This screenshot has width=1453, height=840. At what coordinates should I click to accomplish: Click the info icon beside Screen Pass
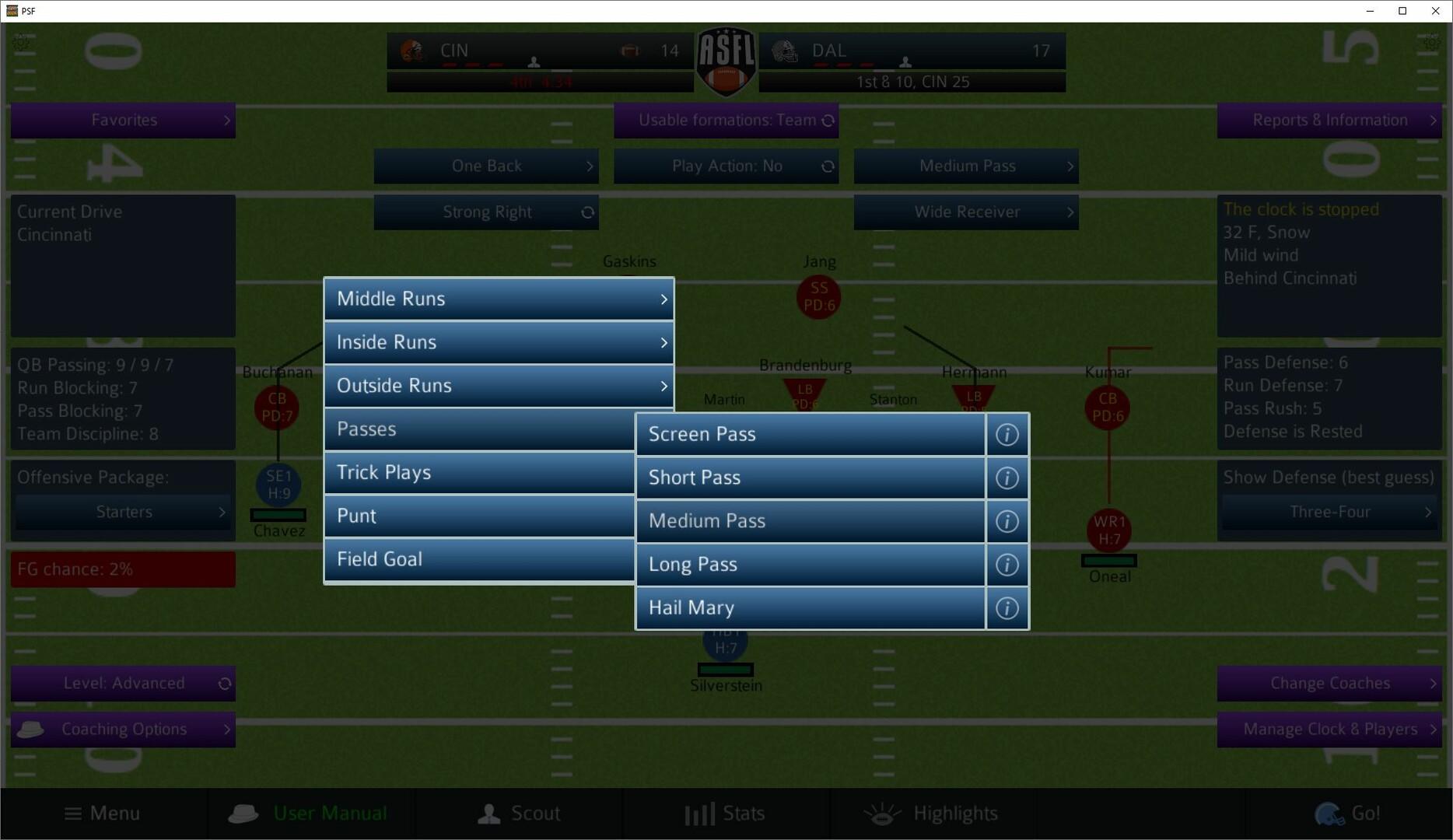(1007, 435)
